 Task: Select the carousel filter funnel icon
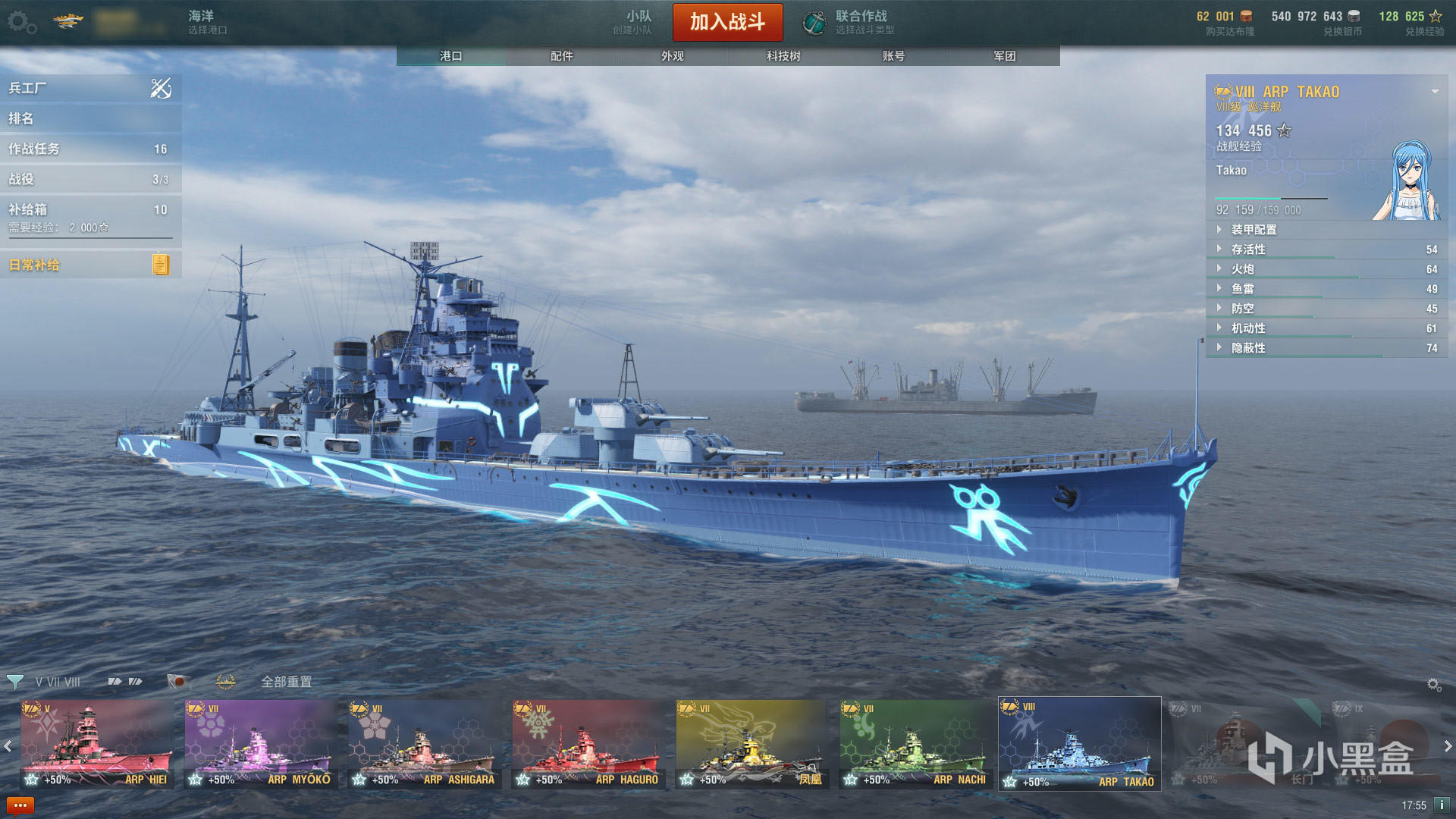[15, 681]
